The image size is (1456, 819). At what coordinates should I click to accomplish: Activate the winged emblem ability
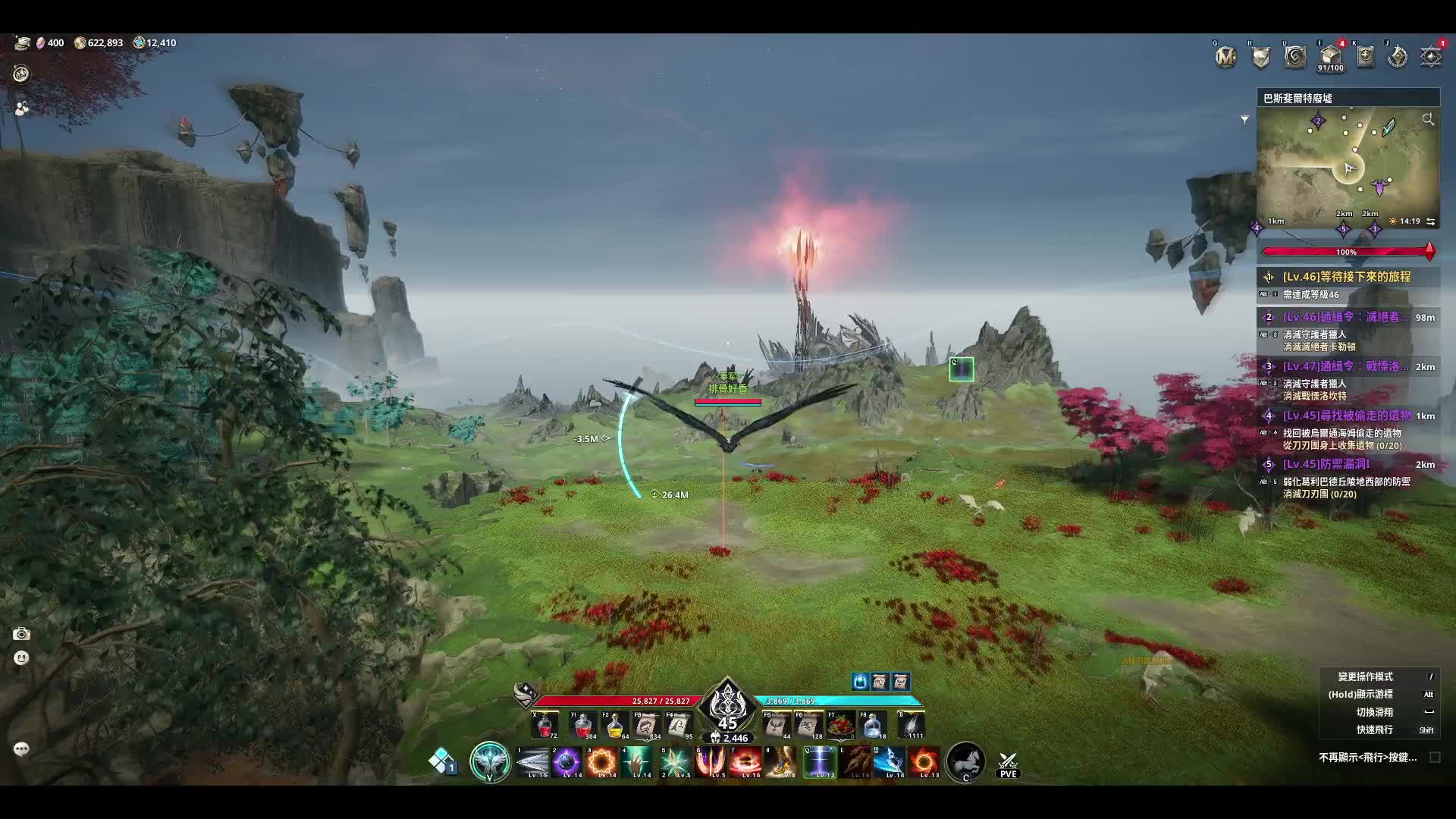(x=490, y=761)
